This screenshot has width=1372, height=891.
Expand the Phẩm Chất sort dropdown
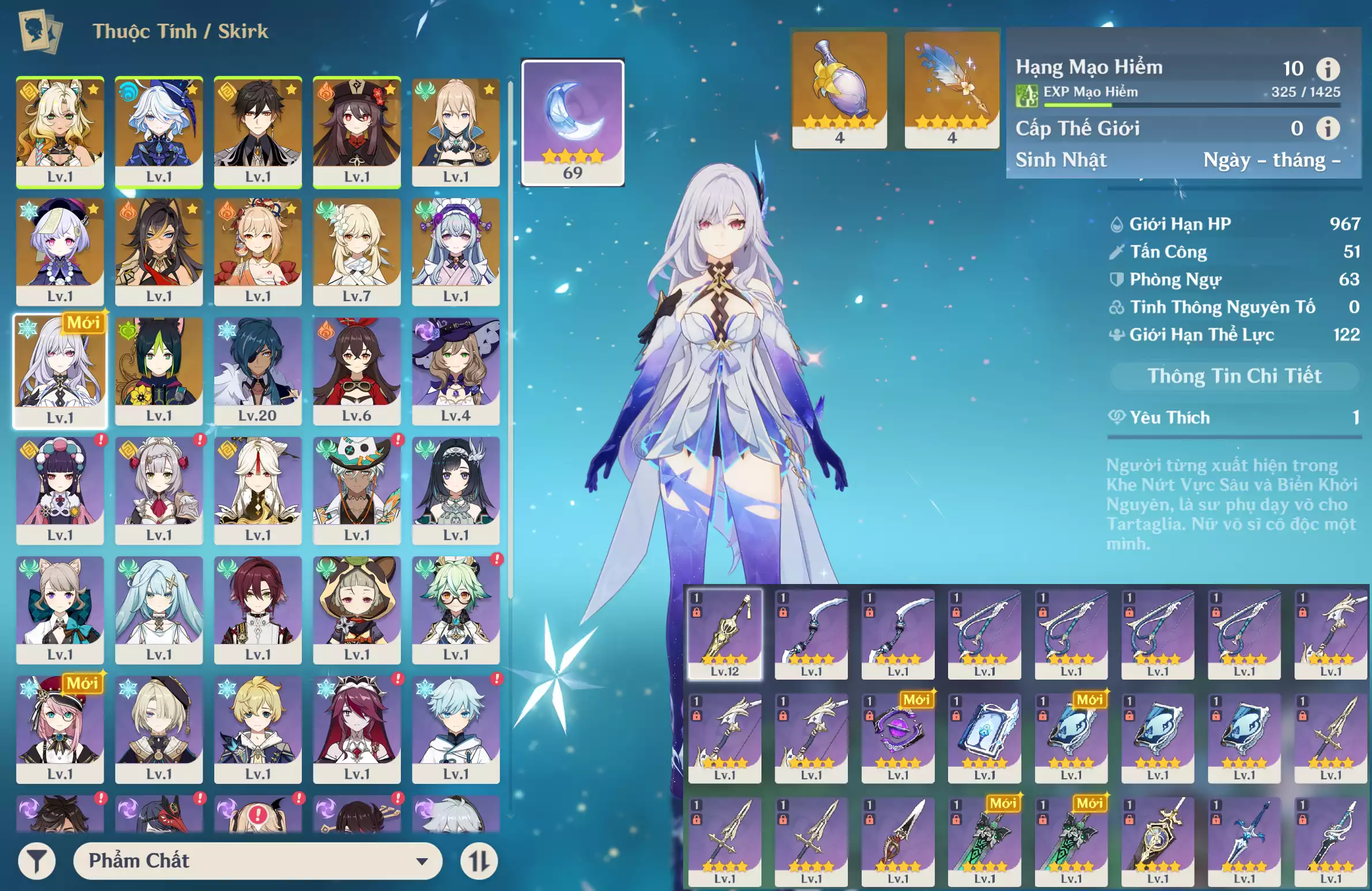coord(257,861)
